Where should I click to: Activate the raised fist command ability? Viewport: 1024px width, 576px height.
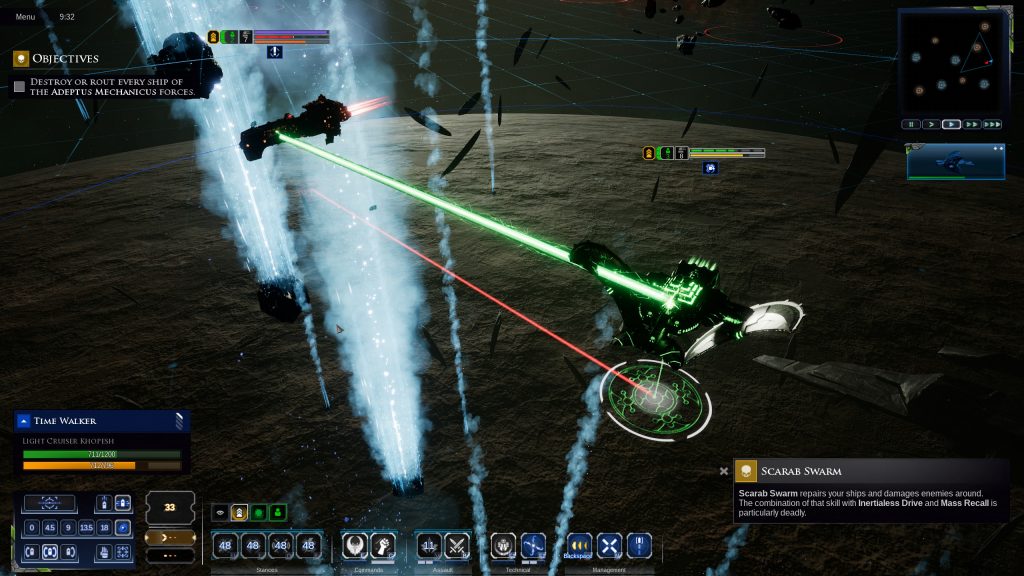[384, 546]
